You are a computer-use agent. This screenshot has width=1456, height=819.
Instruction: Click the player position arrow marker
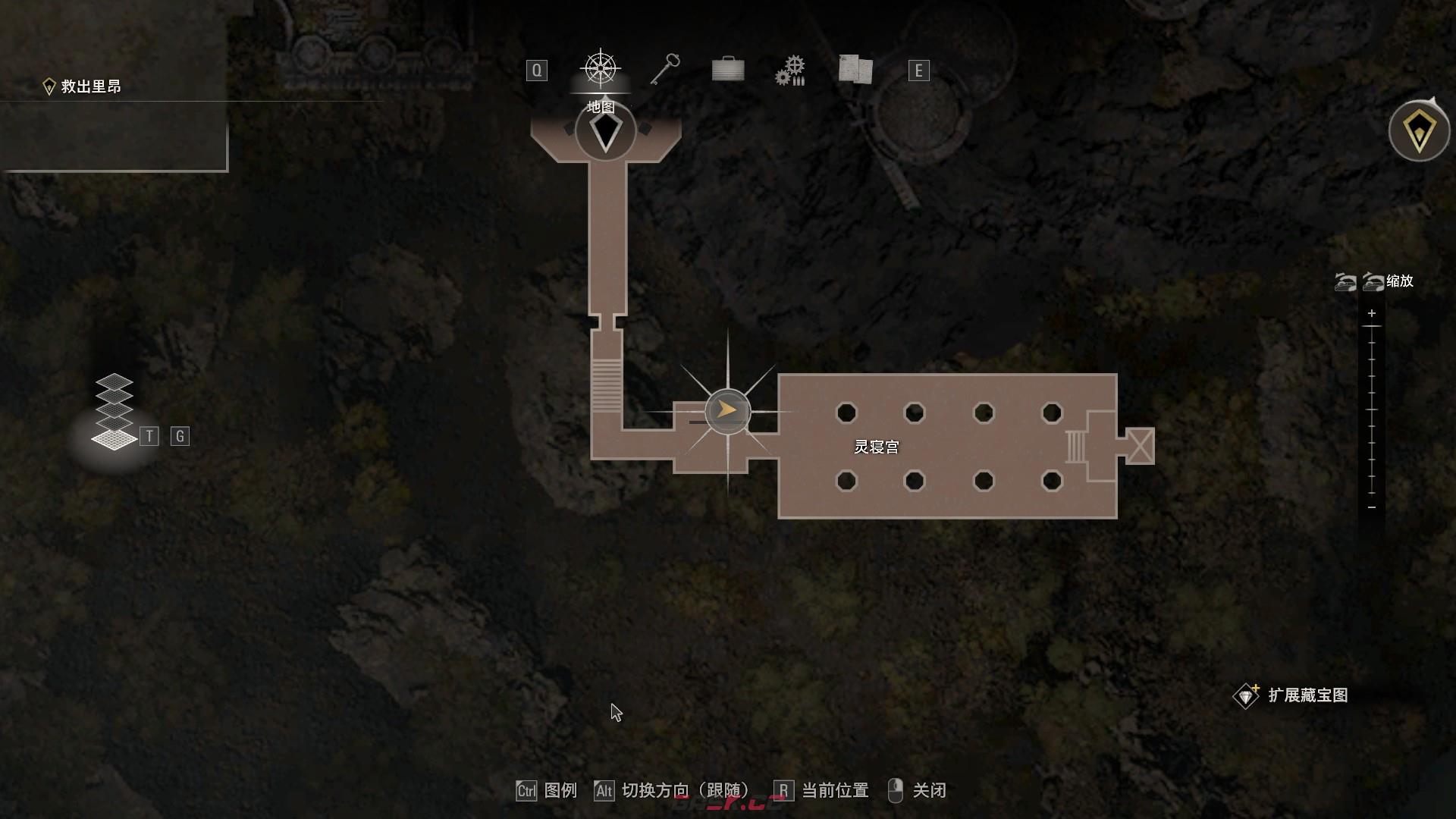(727, 411)
